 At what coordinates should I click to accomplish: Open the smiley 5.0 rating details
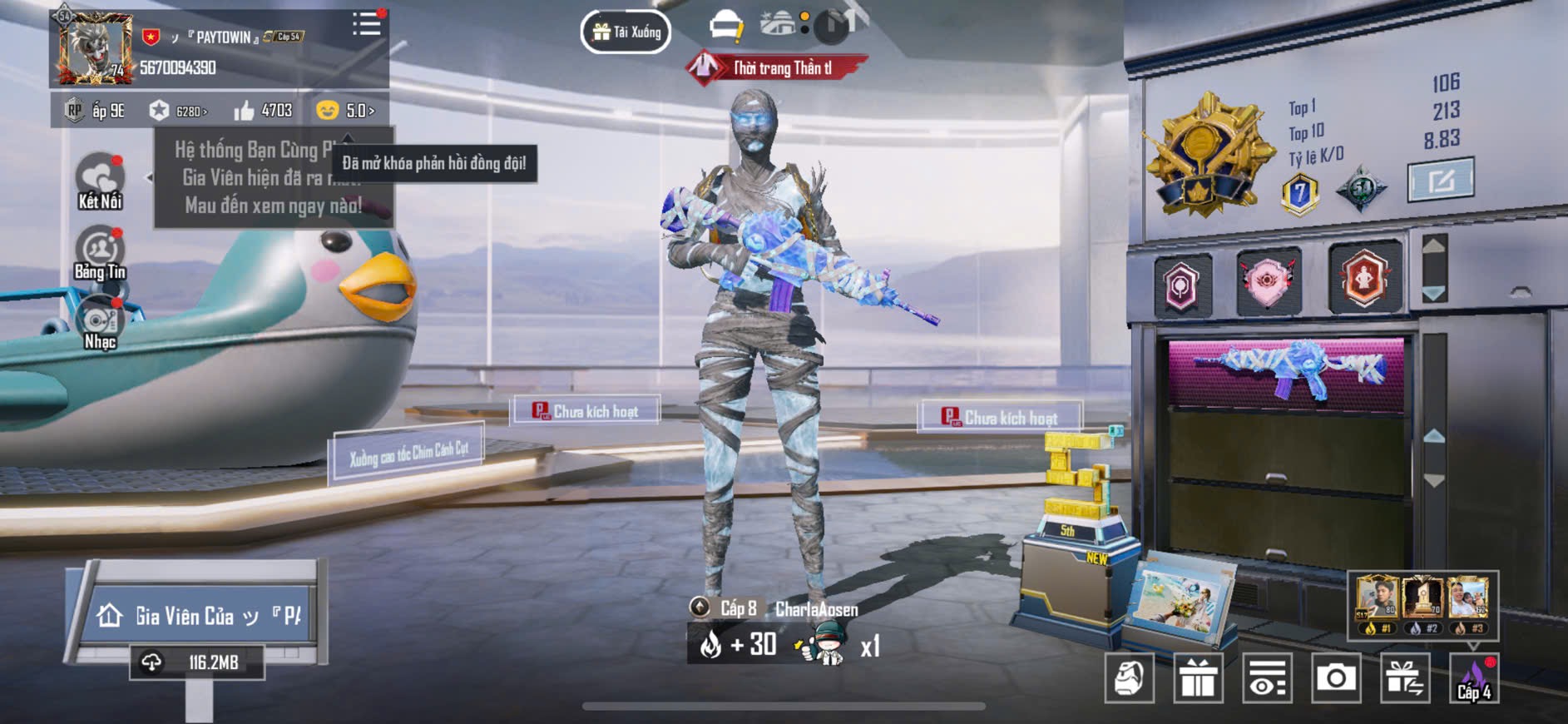coord(346,111)
